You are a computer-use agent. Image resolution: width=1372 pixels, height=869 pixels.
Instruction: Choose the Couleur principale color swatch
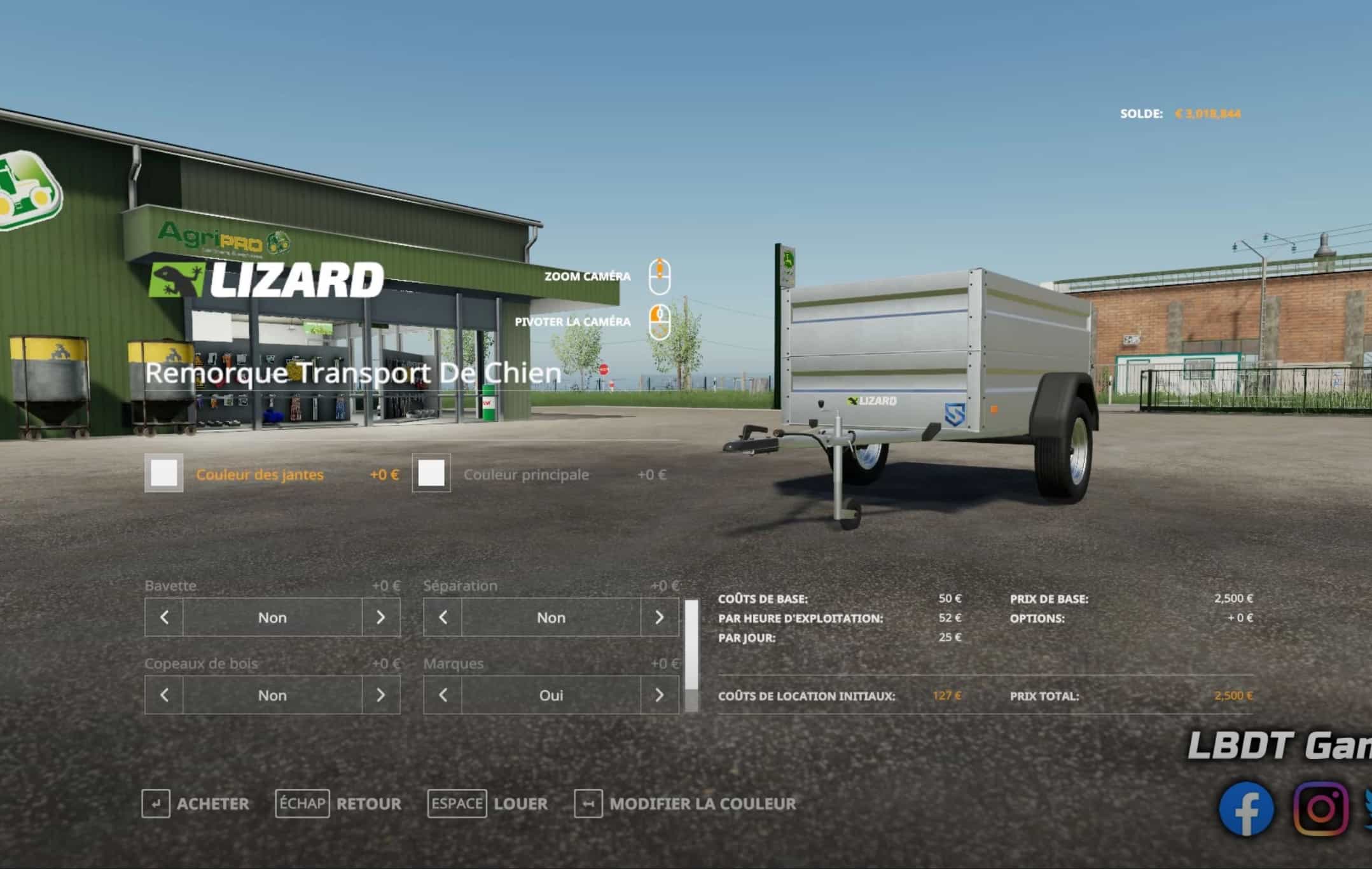pos(431,473)
